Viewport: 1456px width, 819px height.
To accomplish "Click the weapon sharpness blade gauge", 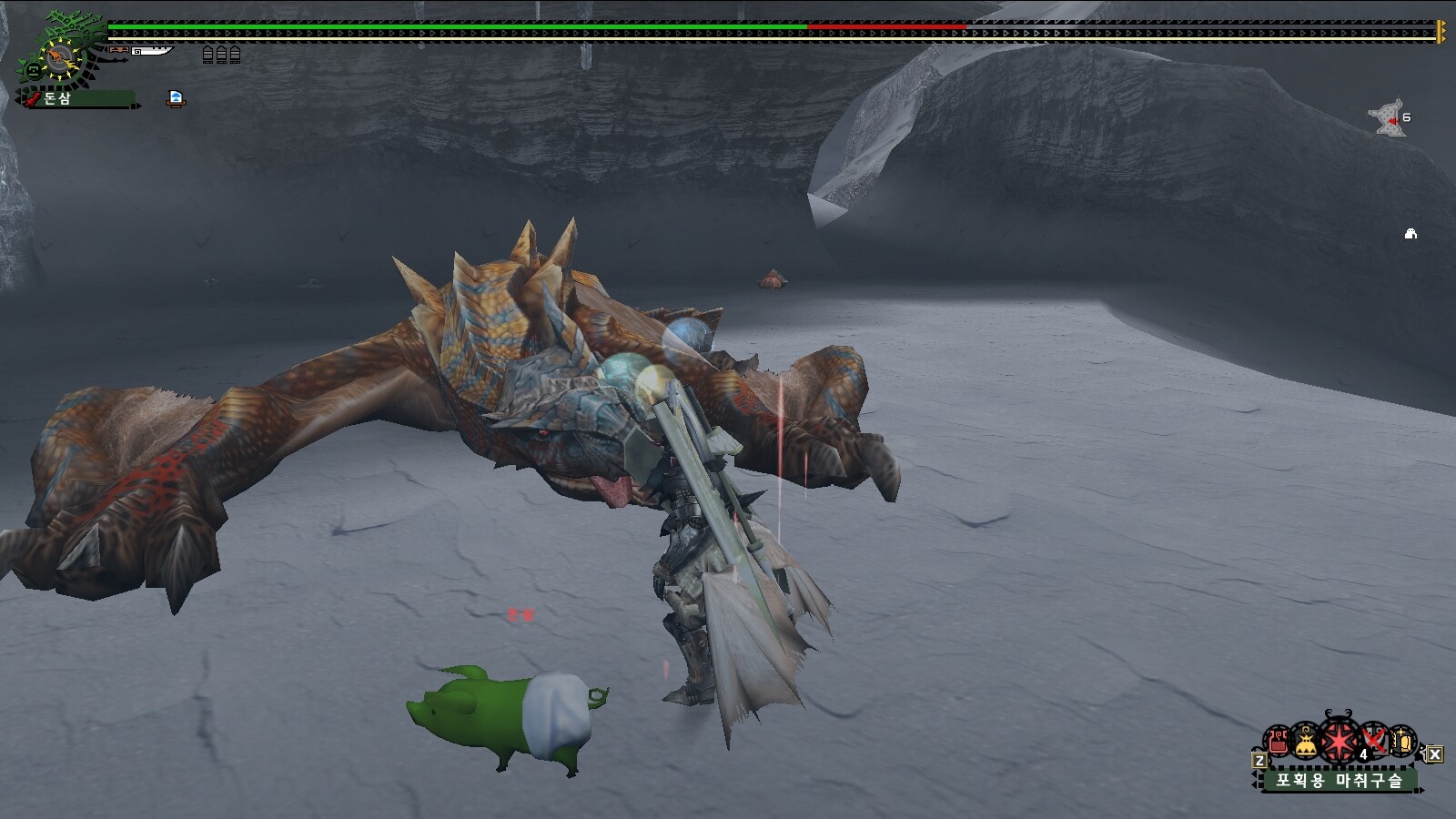I will tap(151, 52).
